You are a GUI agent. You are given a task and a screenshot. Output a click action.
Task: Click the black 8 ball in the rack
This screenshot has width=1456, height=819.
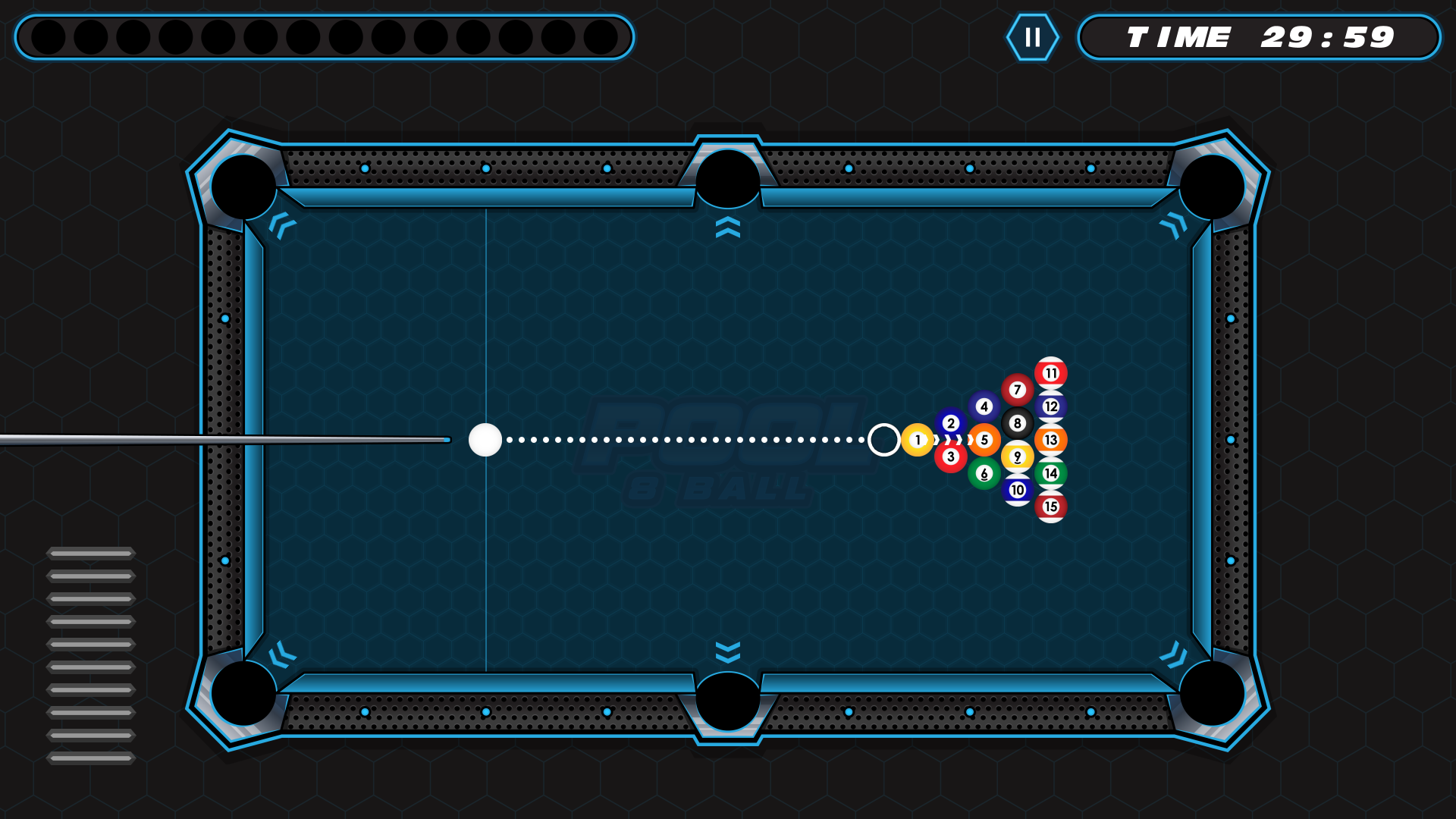[1016, 423]
